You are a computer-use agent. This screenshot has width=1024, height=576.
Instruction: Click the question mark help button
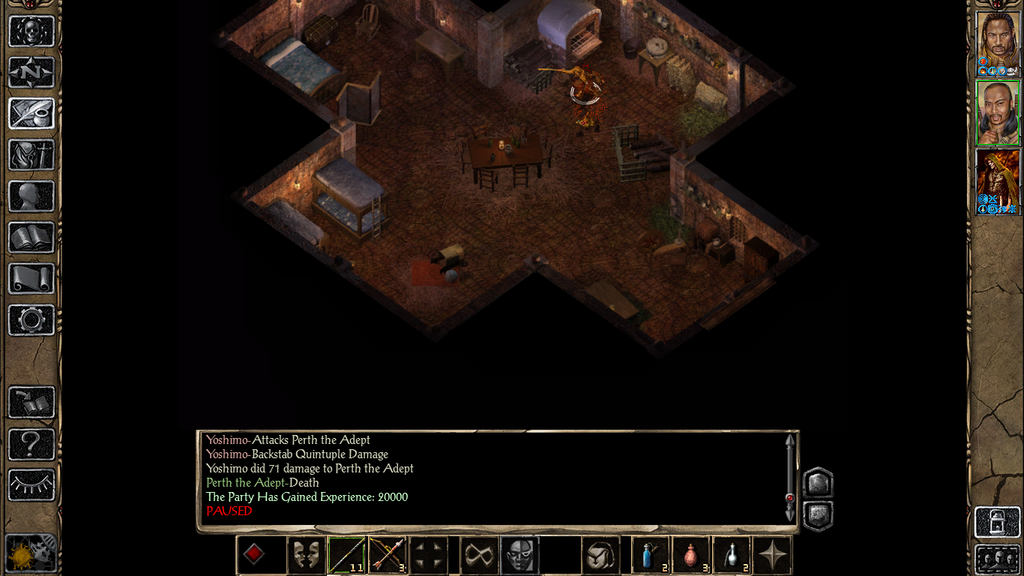click(x=31, y=443)
